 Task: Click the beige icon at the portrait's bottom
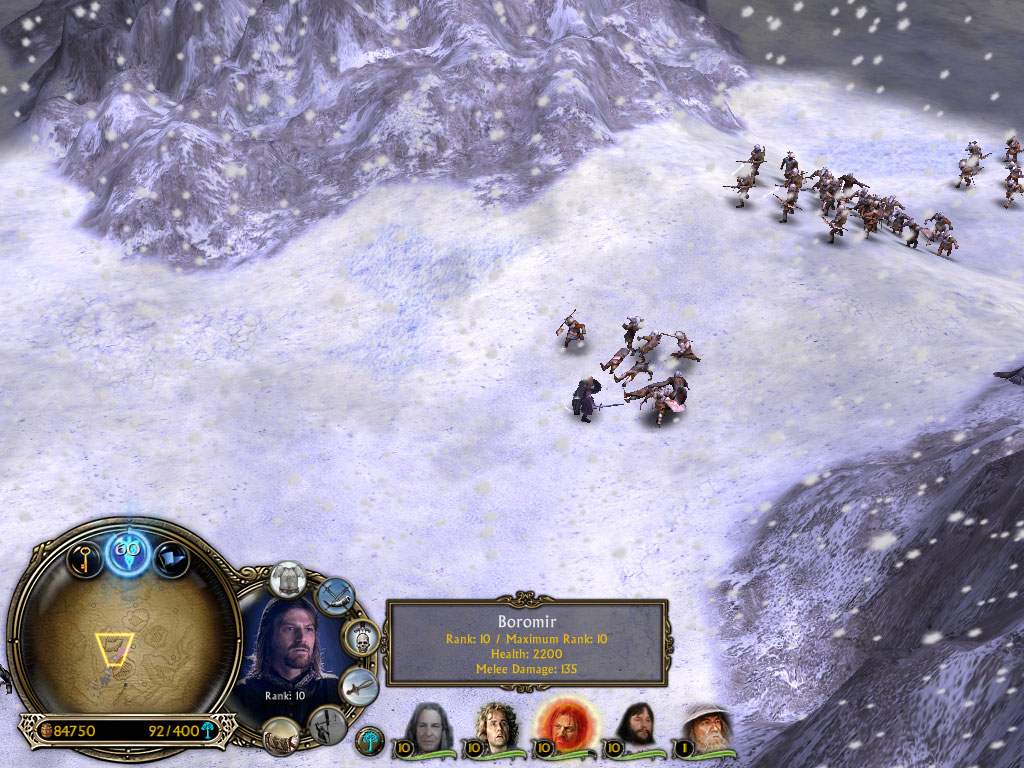281,737
